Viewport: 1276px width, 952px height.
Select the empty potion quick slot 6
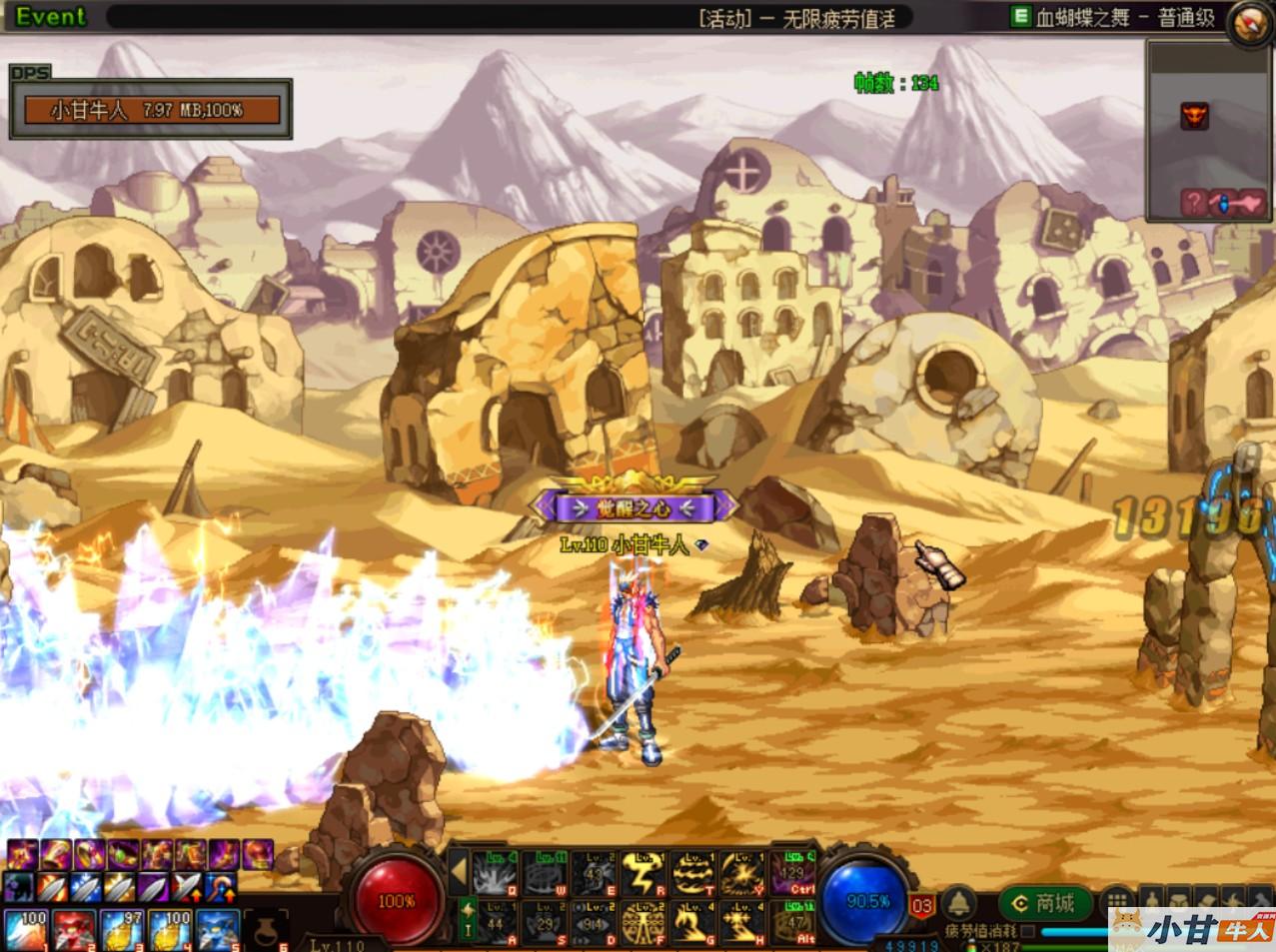pos(266,930)
